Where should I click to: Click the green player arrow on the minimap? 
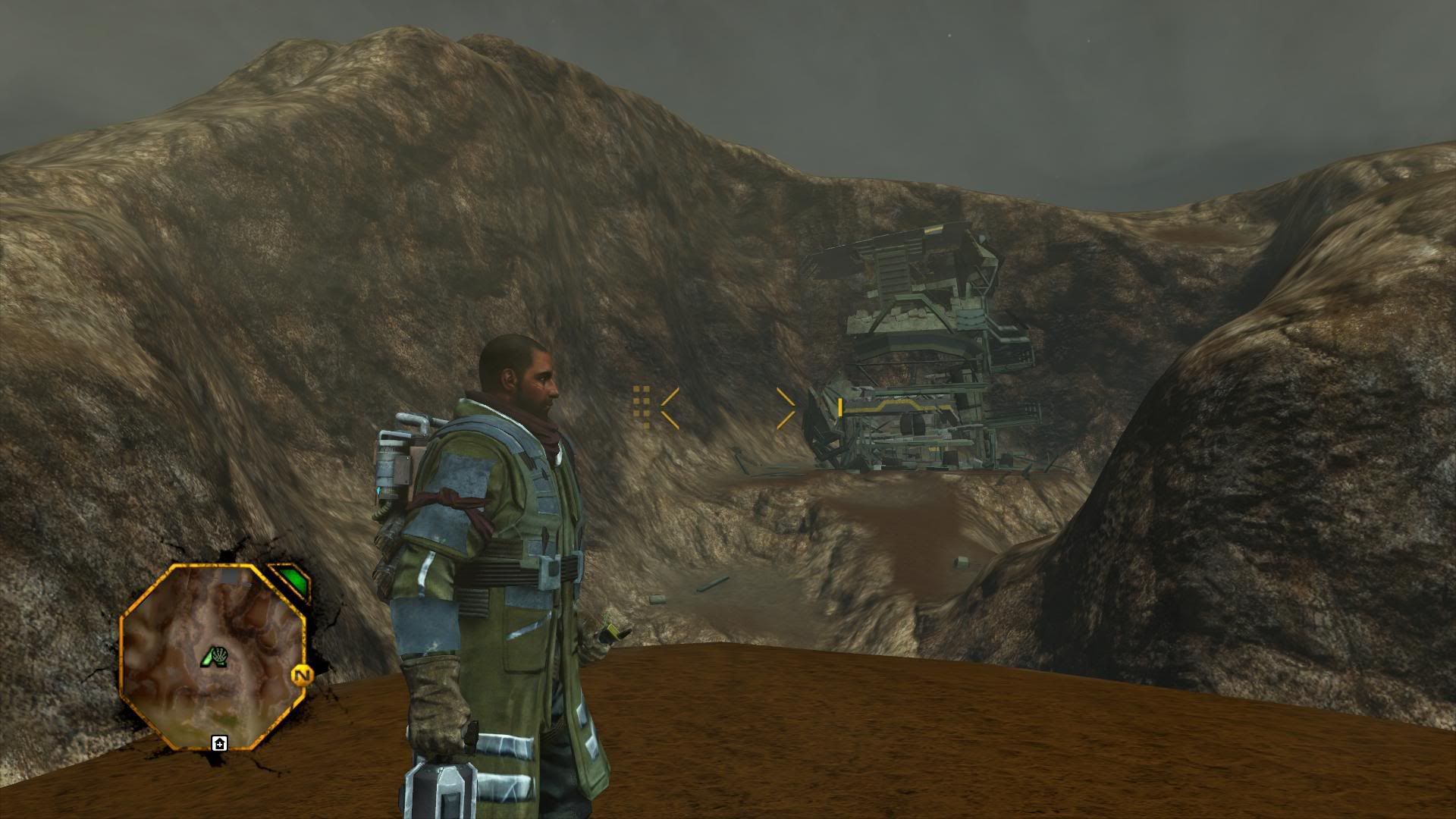coord(209,658)
